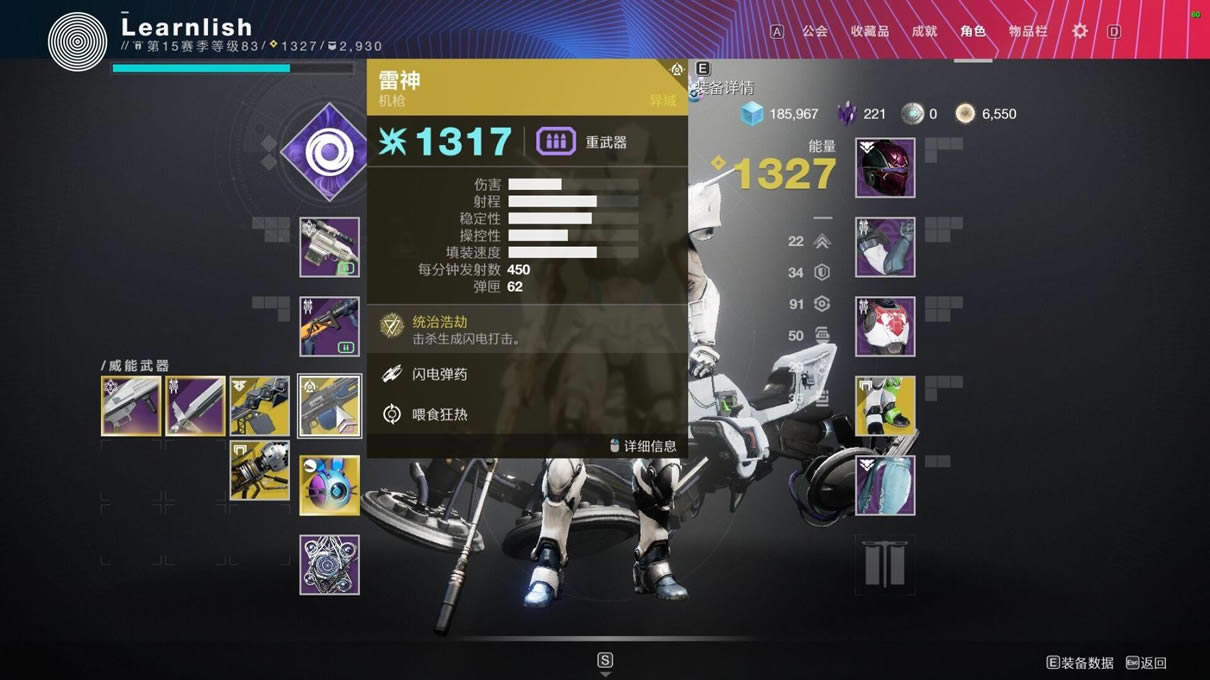This screenshot has width=1210, height=680.
Task: Open the 公会 clan tab
Action: click(815, 31)
